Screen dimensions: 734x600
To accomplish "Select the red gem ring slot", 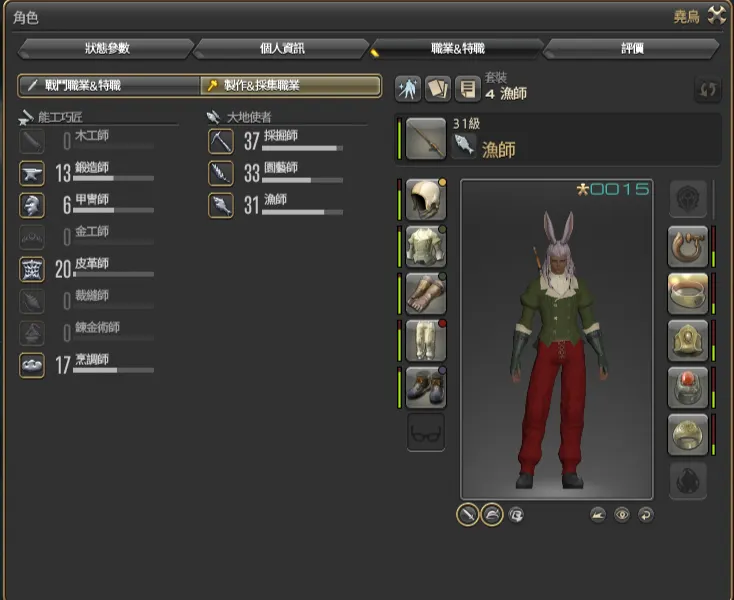I will click(x=688, y=387).
